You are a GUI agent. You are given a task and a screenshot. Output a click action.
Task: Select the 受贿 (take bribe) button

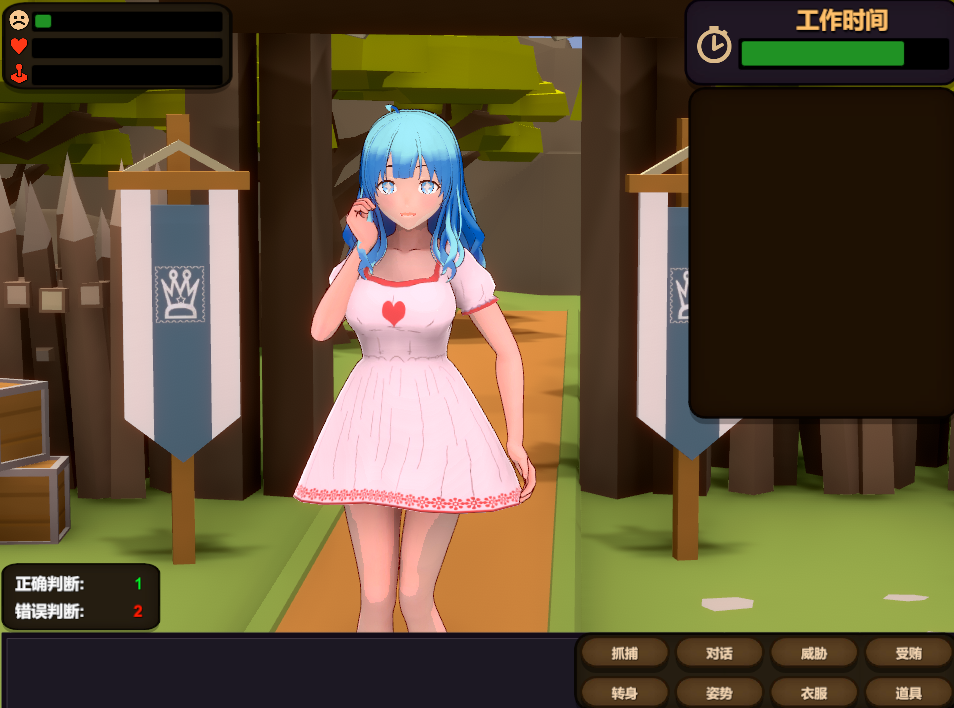point(908,654)
